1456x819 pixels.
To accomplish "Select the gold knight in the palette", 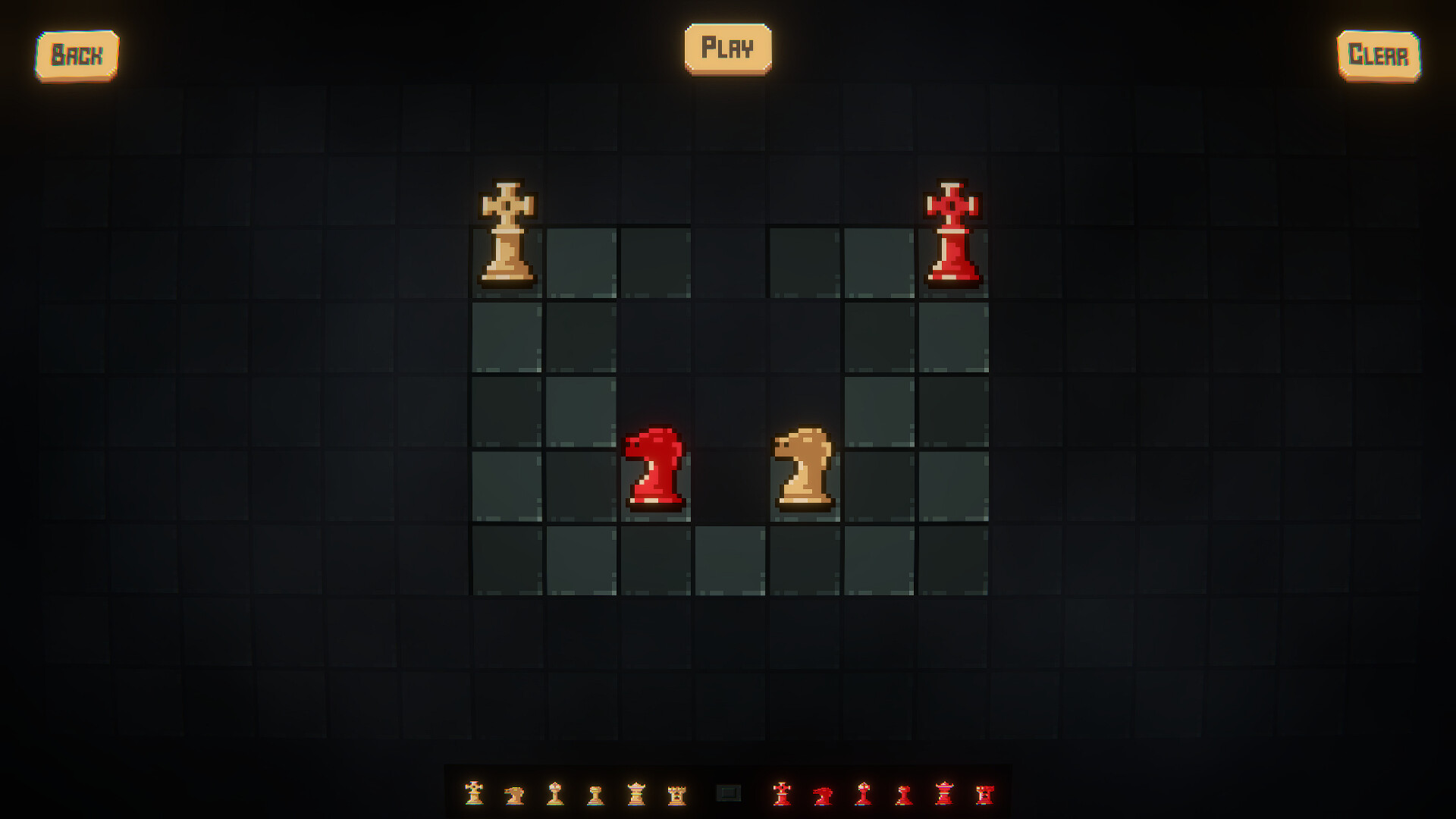I will (x=514, y=795).
